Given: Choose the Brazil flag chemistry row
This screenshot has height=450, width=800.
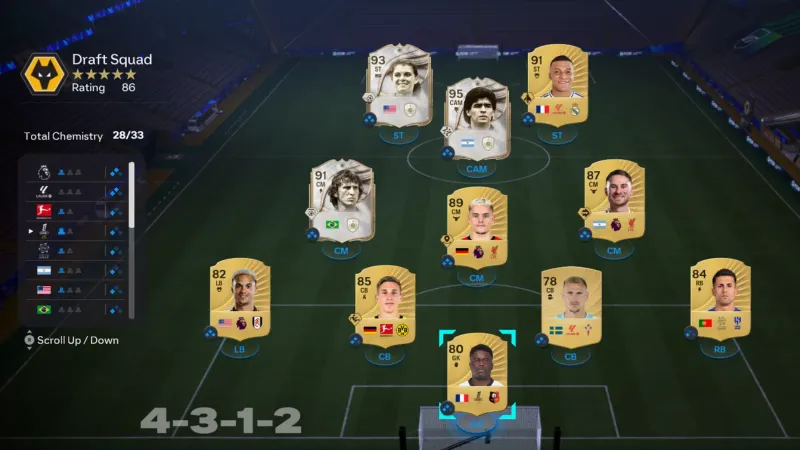Looking at the screenshot, I should coord(75,309).
